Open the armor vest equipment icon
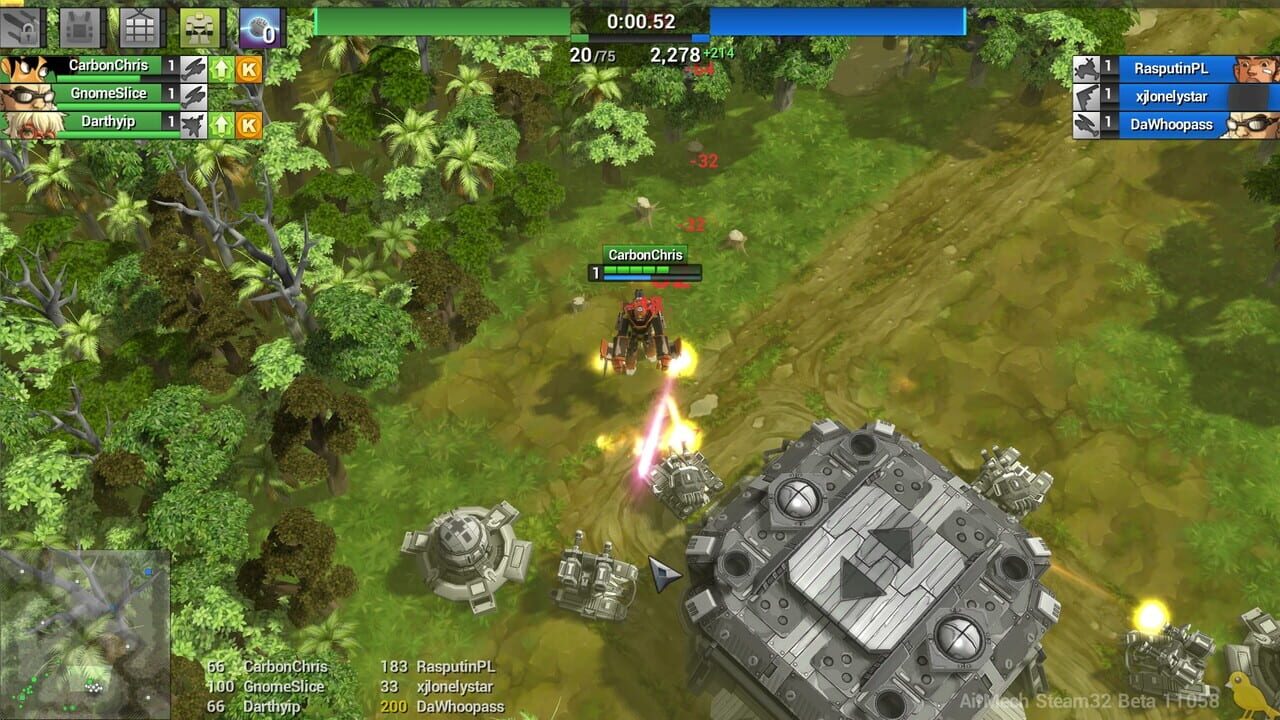1280x720 pixels. (x=80, y=28)
